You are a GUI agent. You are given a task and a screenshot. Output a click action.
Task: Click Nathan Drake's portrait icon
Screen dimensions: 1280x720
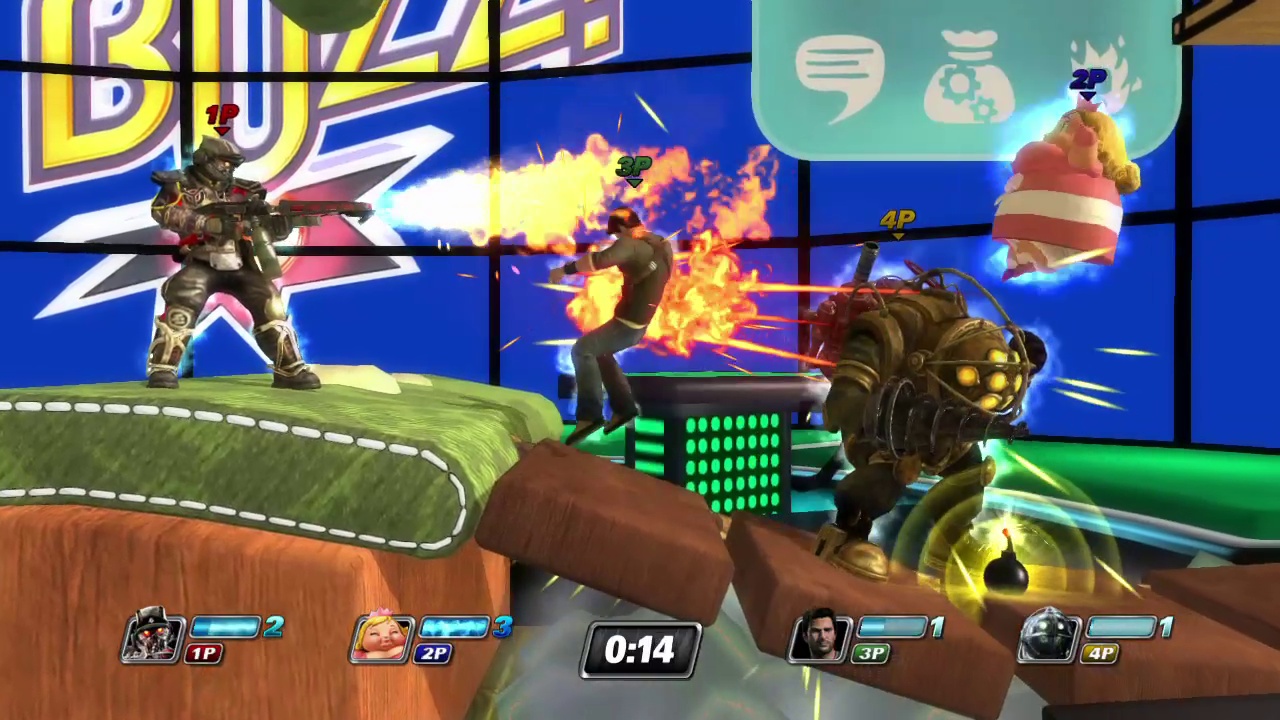[x=822, y=638]
